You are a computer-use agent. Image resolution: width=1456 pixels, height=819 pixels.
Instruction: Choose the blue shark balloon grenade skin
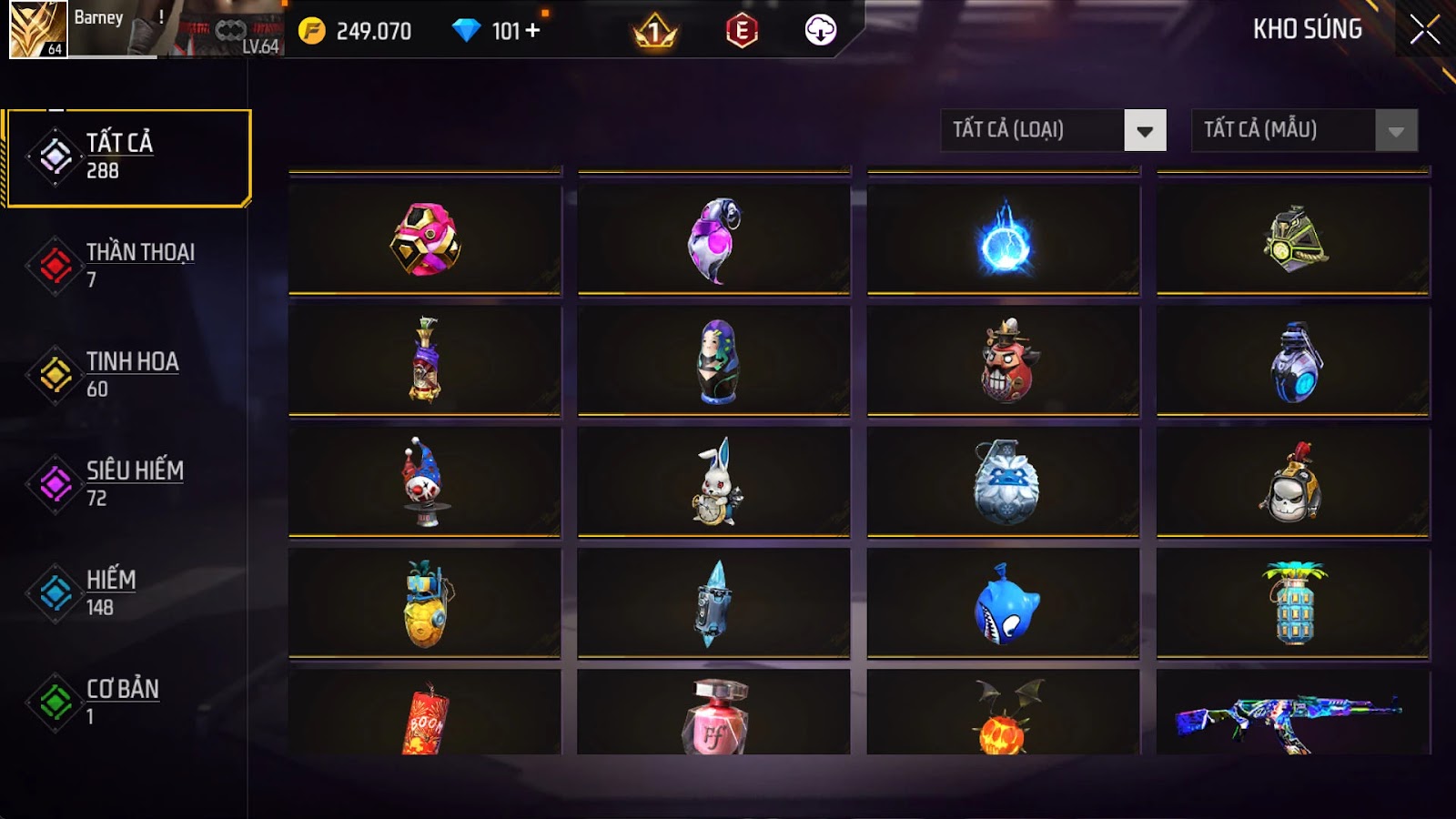coord(1004,603)
